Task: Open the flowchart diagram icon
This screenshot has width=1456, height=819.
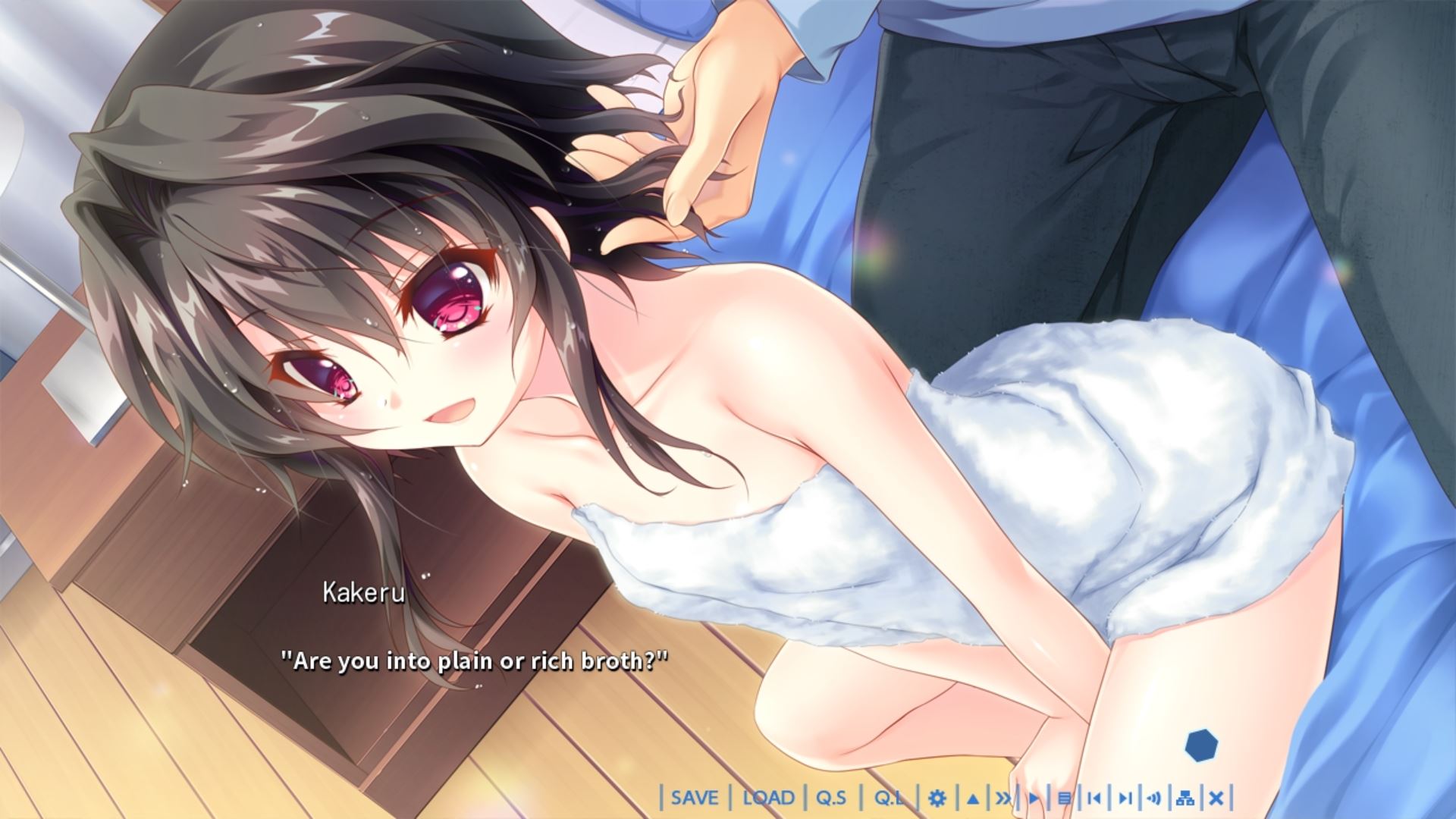Action: (1185, 799)
